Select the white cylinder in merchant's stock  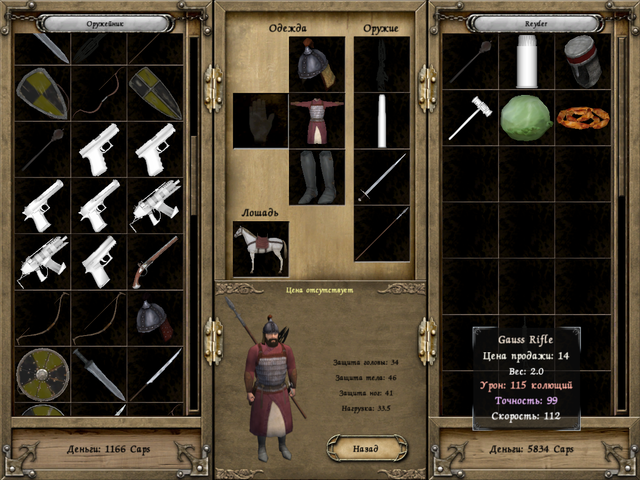click(x=526, y=60)
